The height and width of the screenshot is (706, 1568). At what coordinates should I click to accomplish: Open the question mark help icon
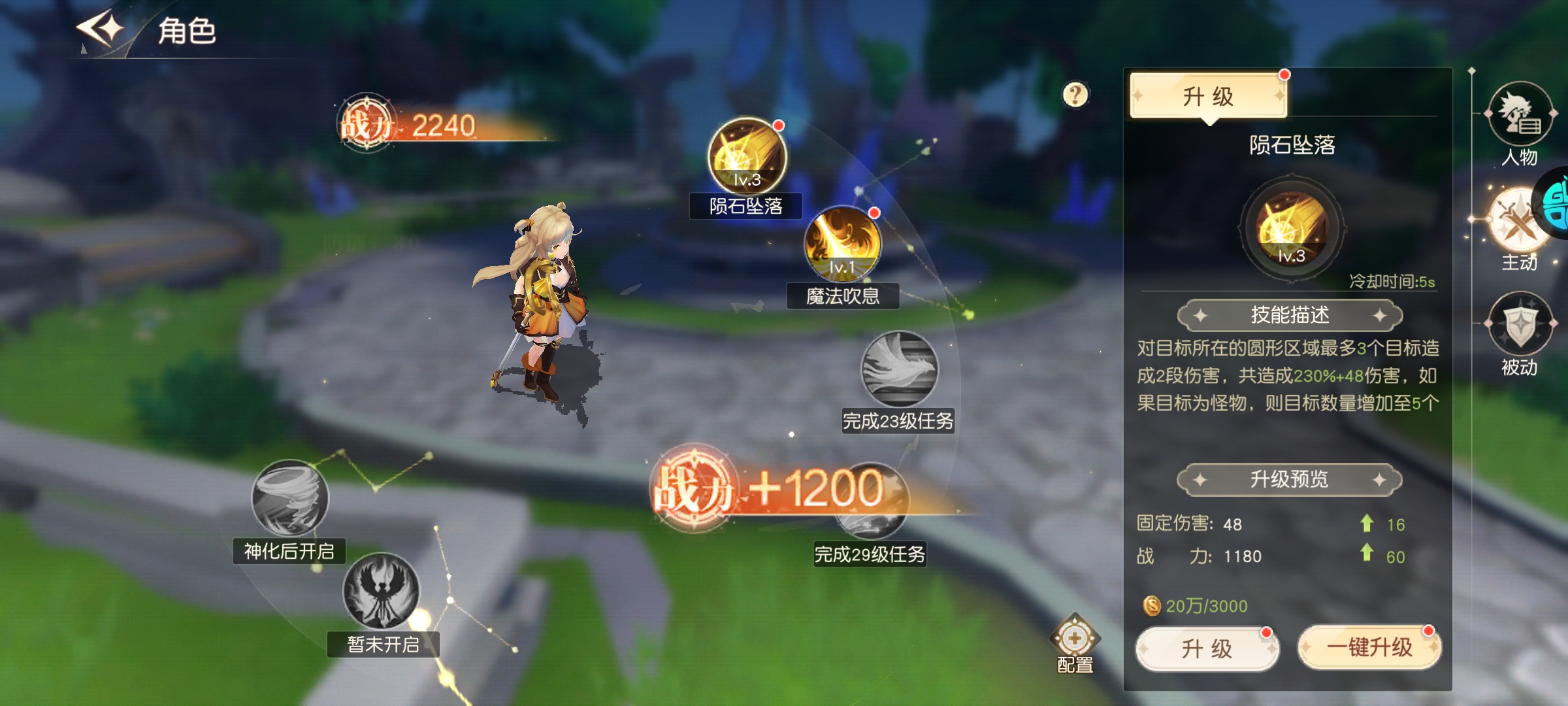[1075, 95]
